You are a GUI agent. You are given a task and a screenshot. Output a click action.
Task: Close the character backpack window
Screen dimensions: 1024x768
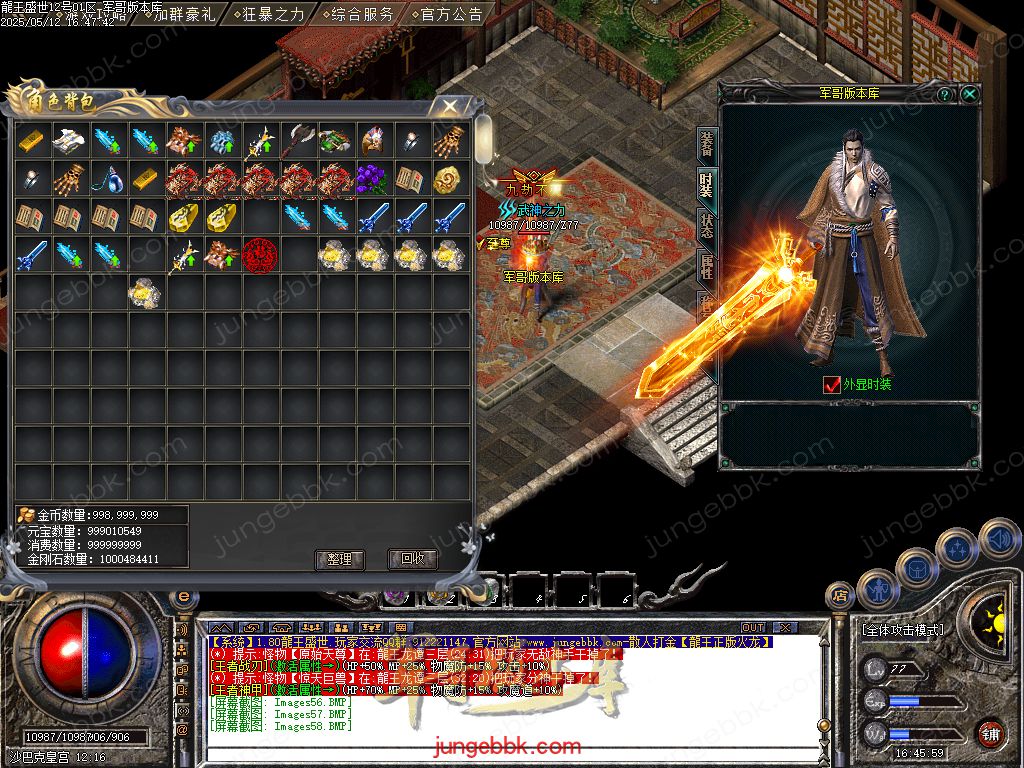[450, 105]
